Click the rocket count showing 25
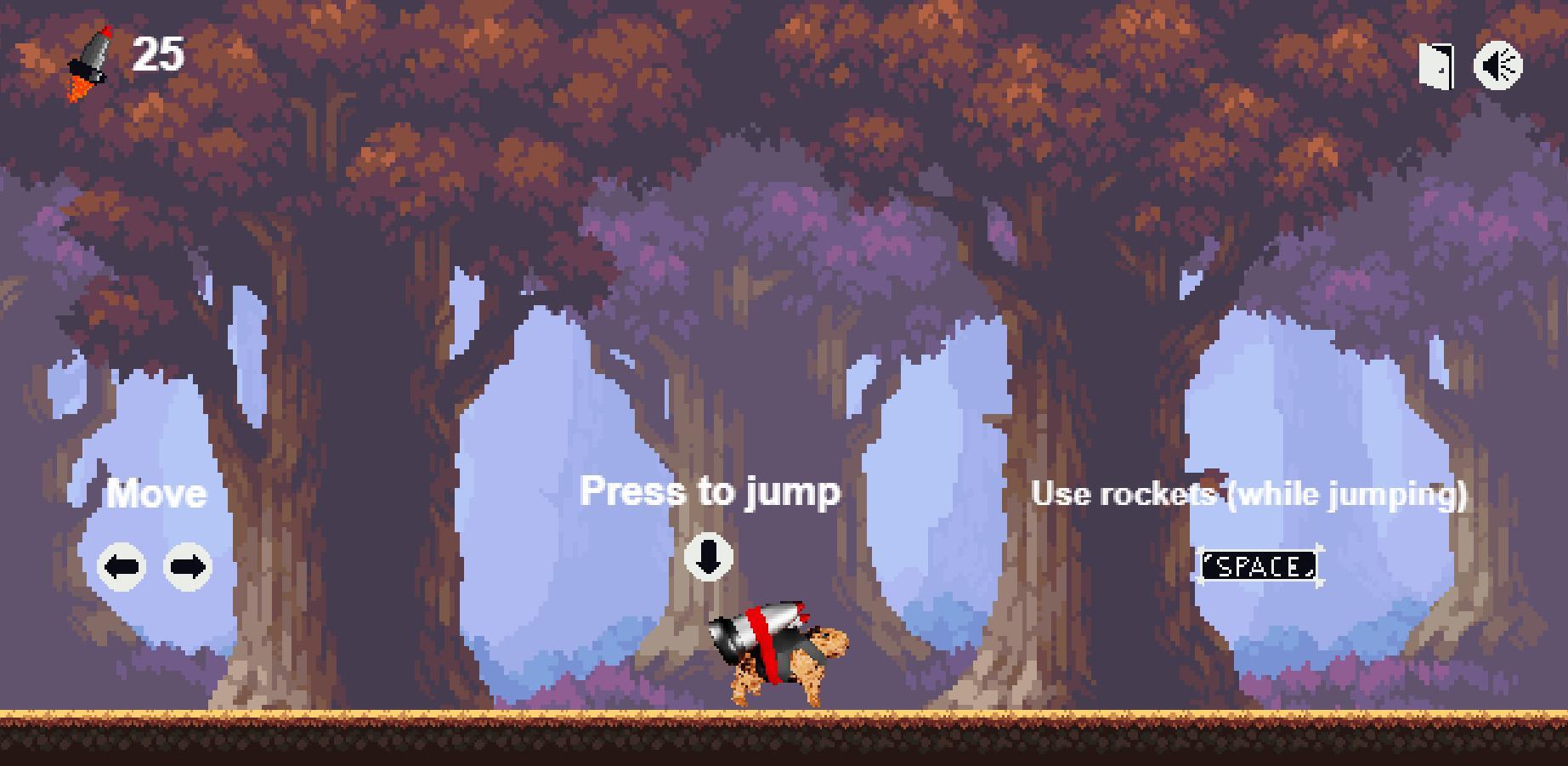 point(158,53)
